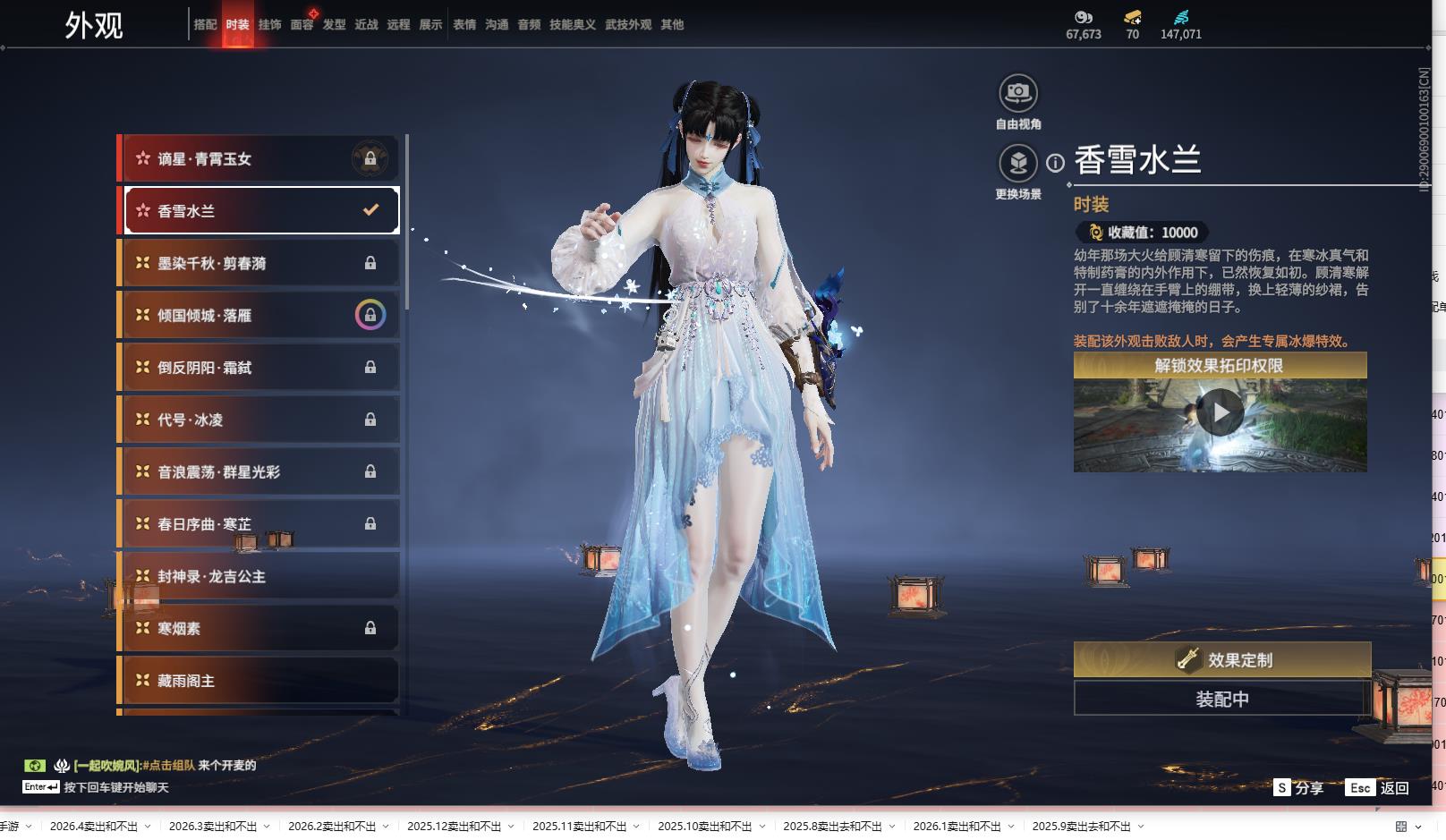Open the 更换场景 scene changer

(x=1017, y=164)
